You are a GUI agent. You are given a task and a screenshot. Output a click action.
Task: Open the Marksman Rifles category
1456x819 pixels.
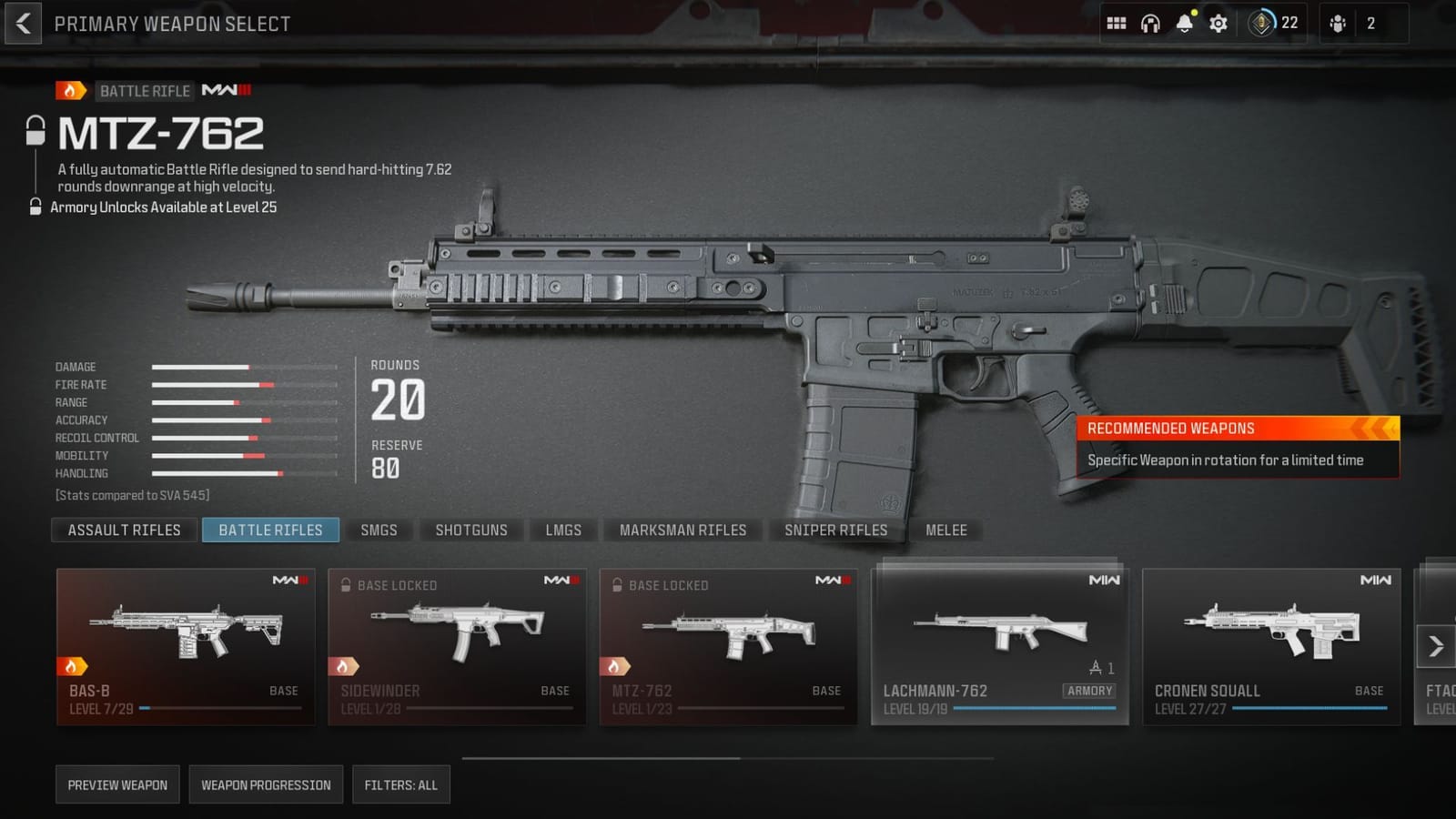[x=682, y=530]
